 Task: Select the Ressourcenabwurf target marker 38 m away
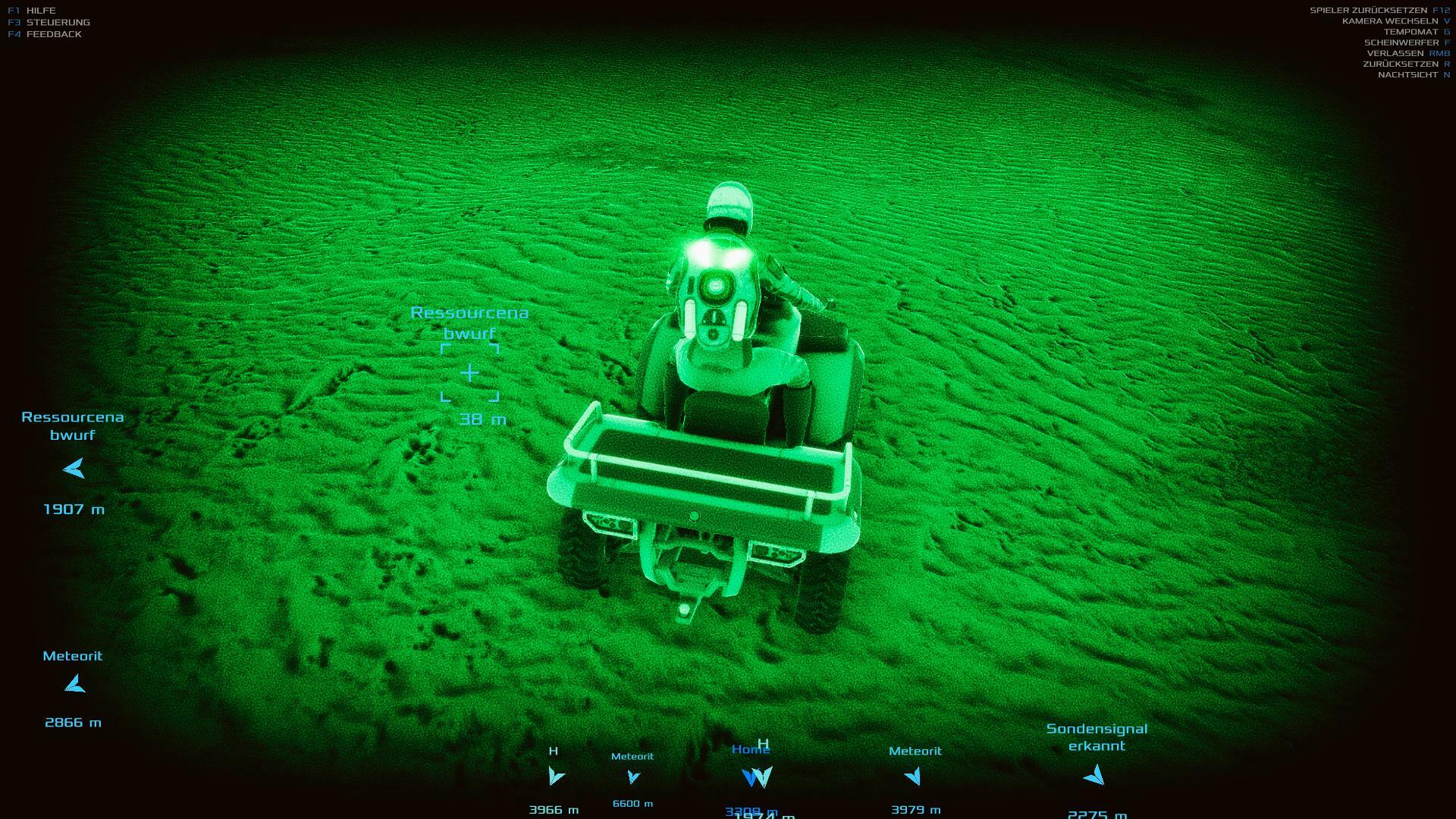[x=470, y=372]
